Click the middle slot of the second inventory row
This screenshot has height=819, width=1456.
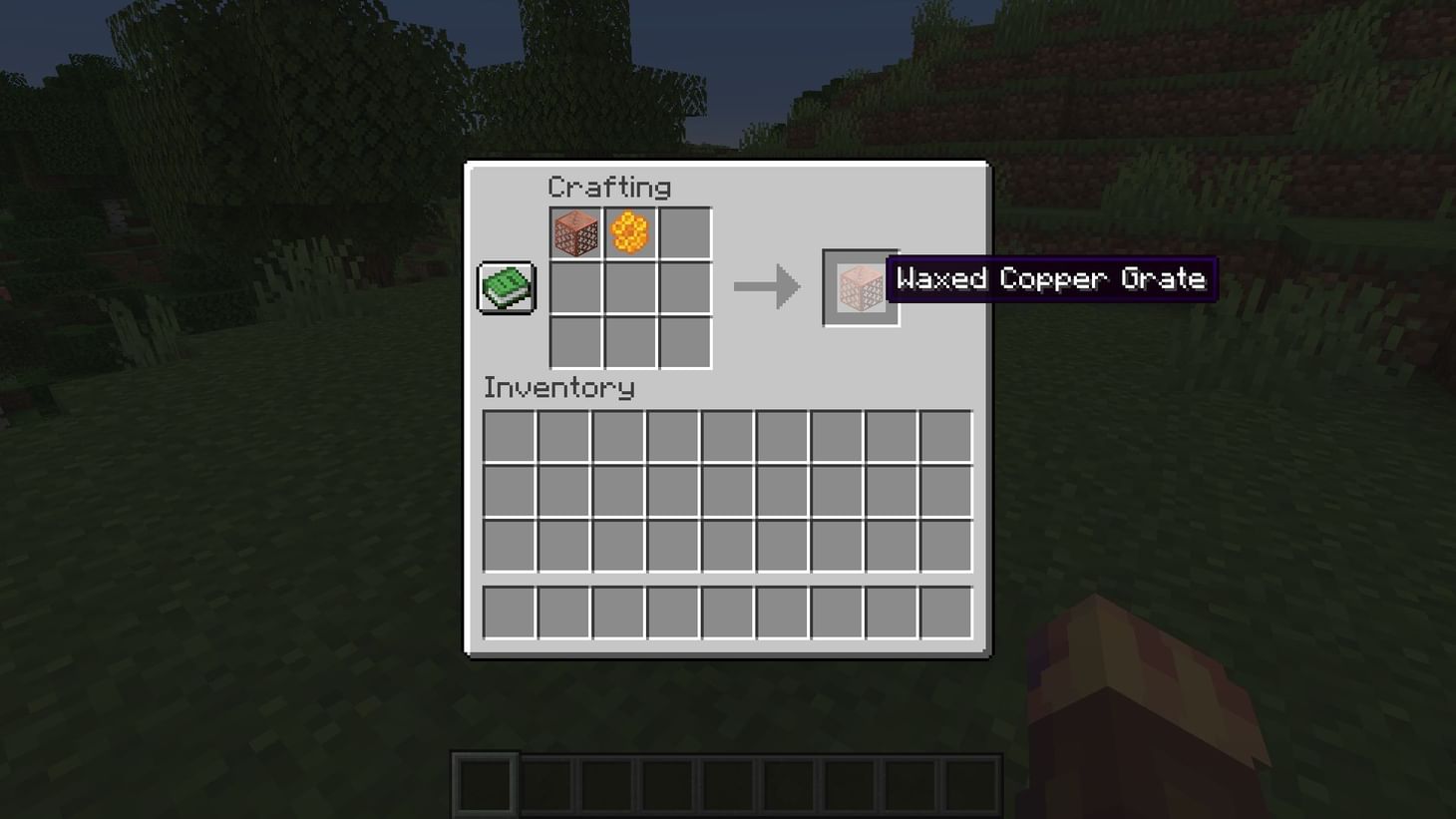(727, 491)
